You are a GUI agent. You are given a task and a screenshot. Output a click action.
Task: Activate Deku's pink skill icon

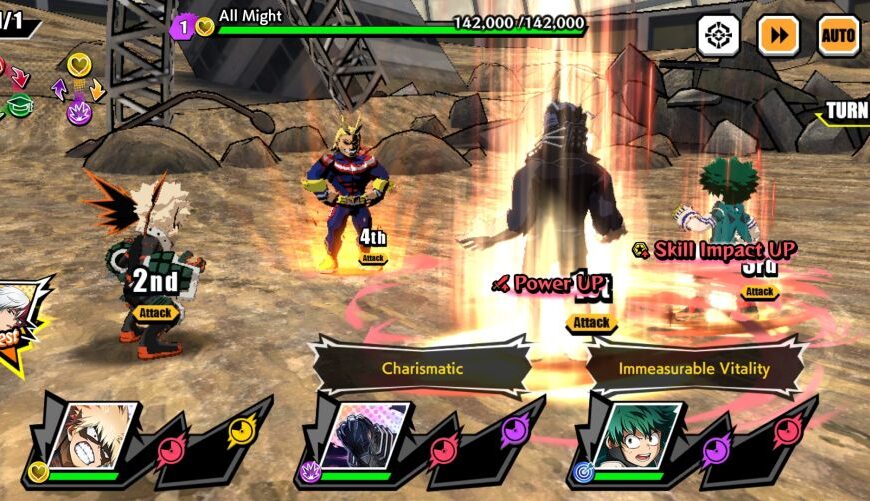tap(786, 431)
